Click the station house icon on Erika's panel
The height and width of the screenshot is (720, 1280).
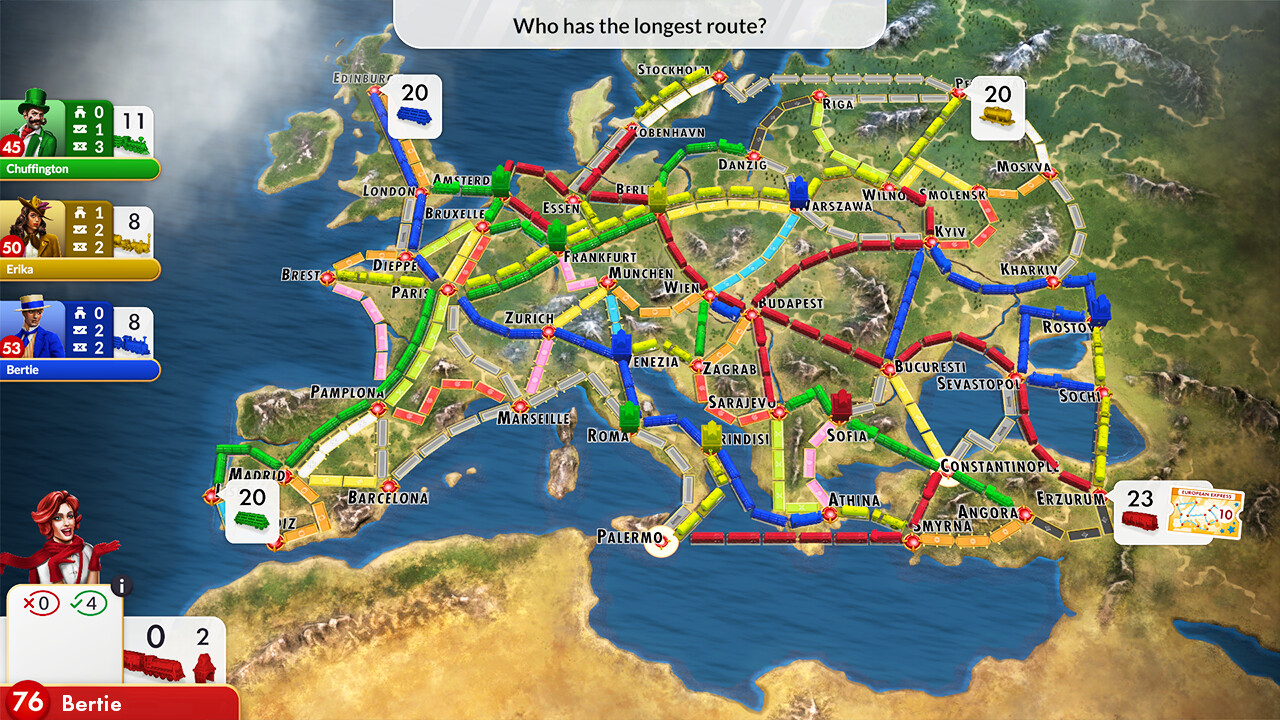tap(78, 212)
